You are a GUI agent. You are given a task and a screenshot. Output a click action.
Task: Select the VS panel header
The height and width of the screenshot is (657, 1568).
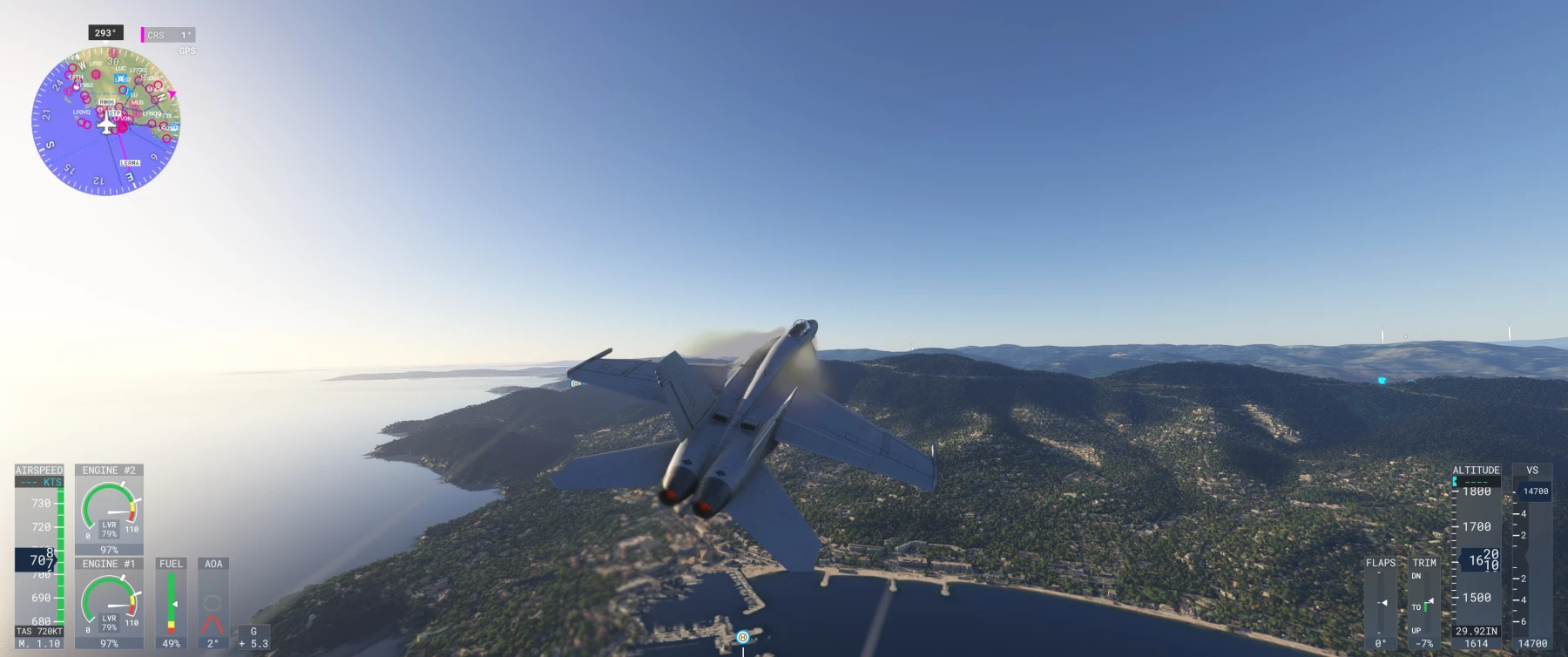pyautogui.click(x=1534, y=469)
